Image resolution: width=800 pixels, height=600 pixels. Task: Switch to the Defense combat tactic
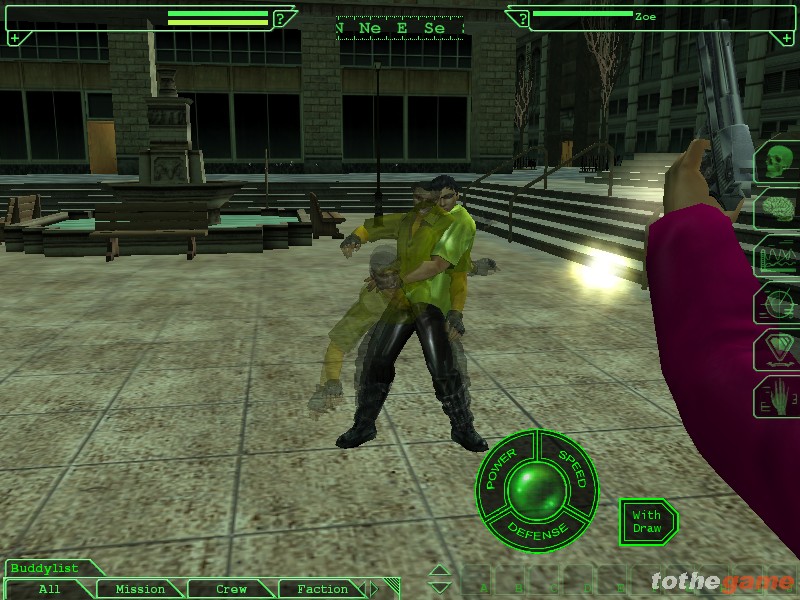(536, 527)
